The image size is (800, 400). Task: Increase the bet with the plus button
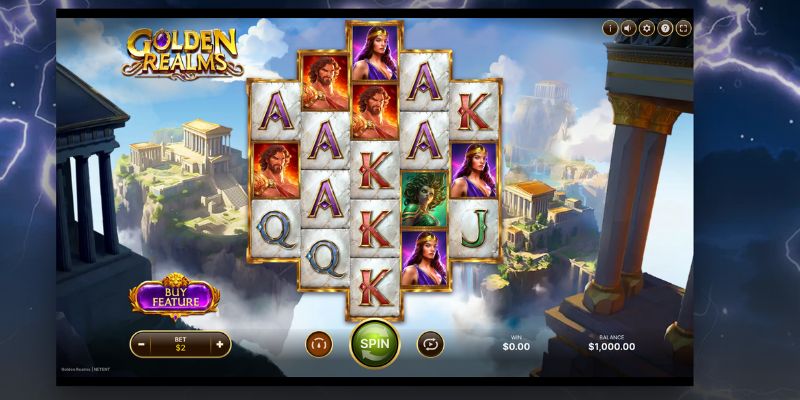tap(219, 344)
